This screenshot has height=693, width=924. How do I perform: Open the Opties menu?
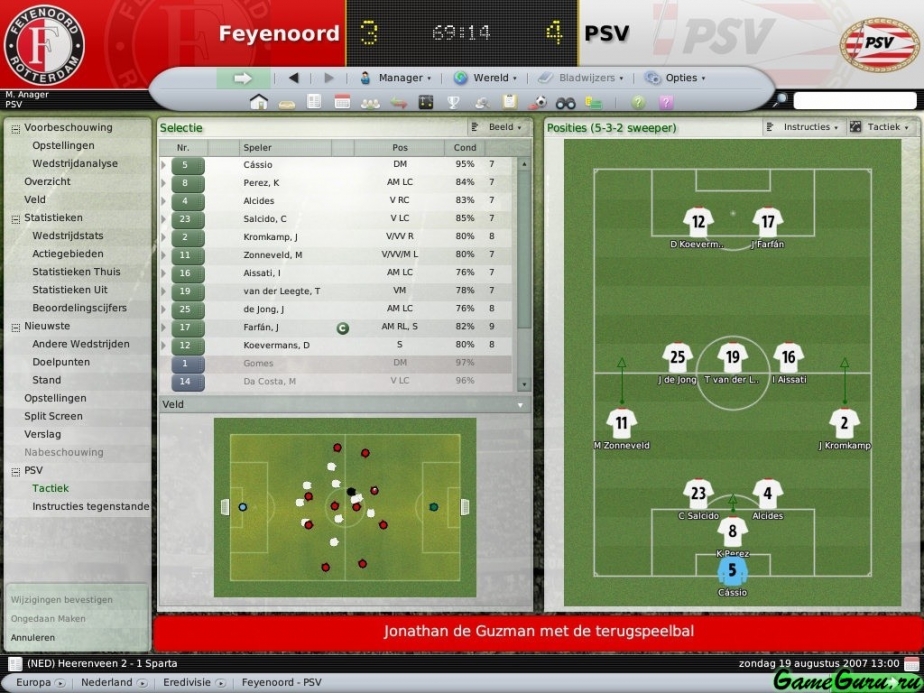(675, 78)
